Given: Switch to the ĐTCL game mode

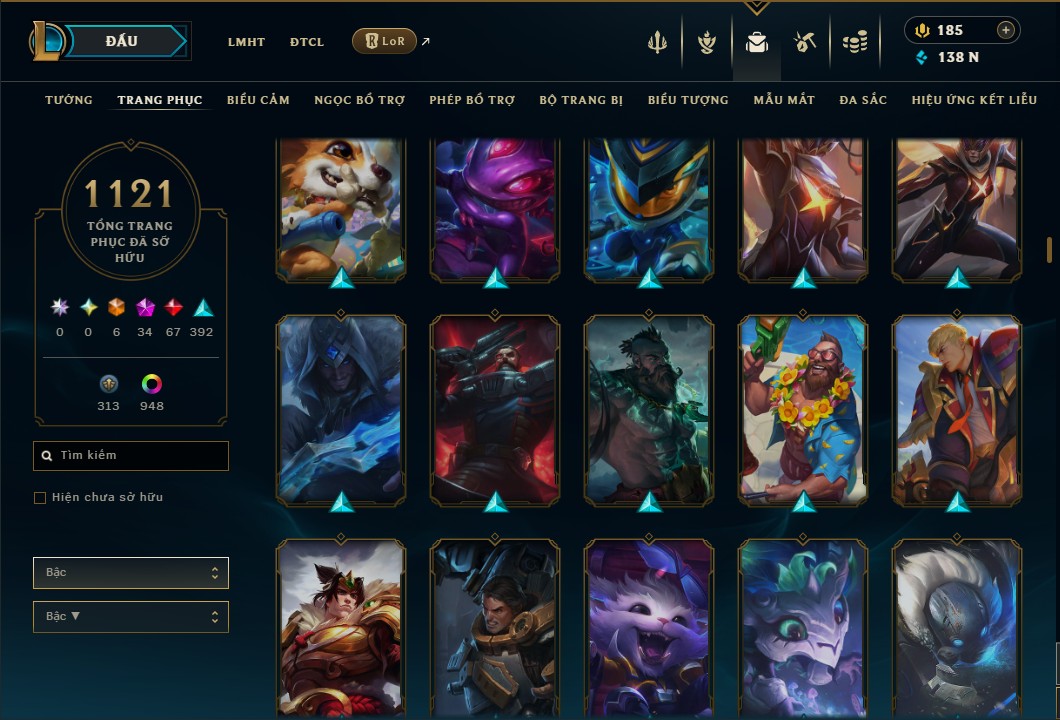Looking at the screenshot, I should point(307,42).
